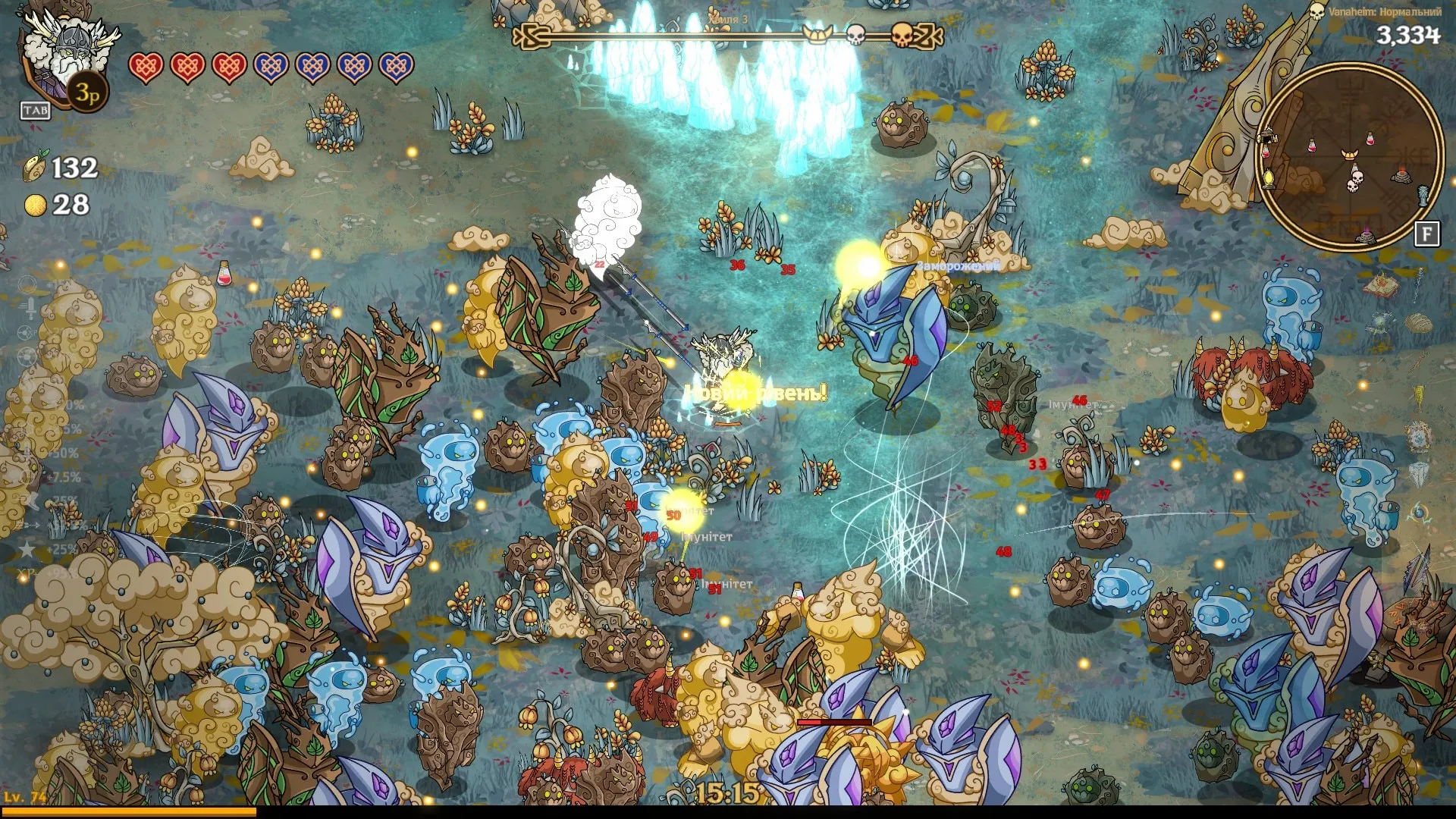Image resolution: width=1456 pixels, height=819 pixels.
Task: Open the circular minimap
Action: (x=1350, y=157)
